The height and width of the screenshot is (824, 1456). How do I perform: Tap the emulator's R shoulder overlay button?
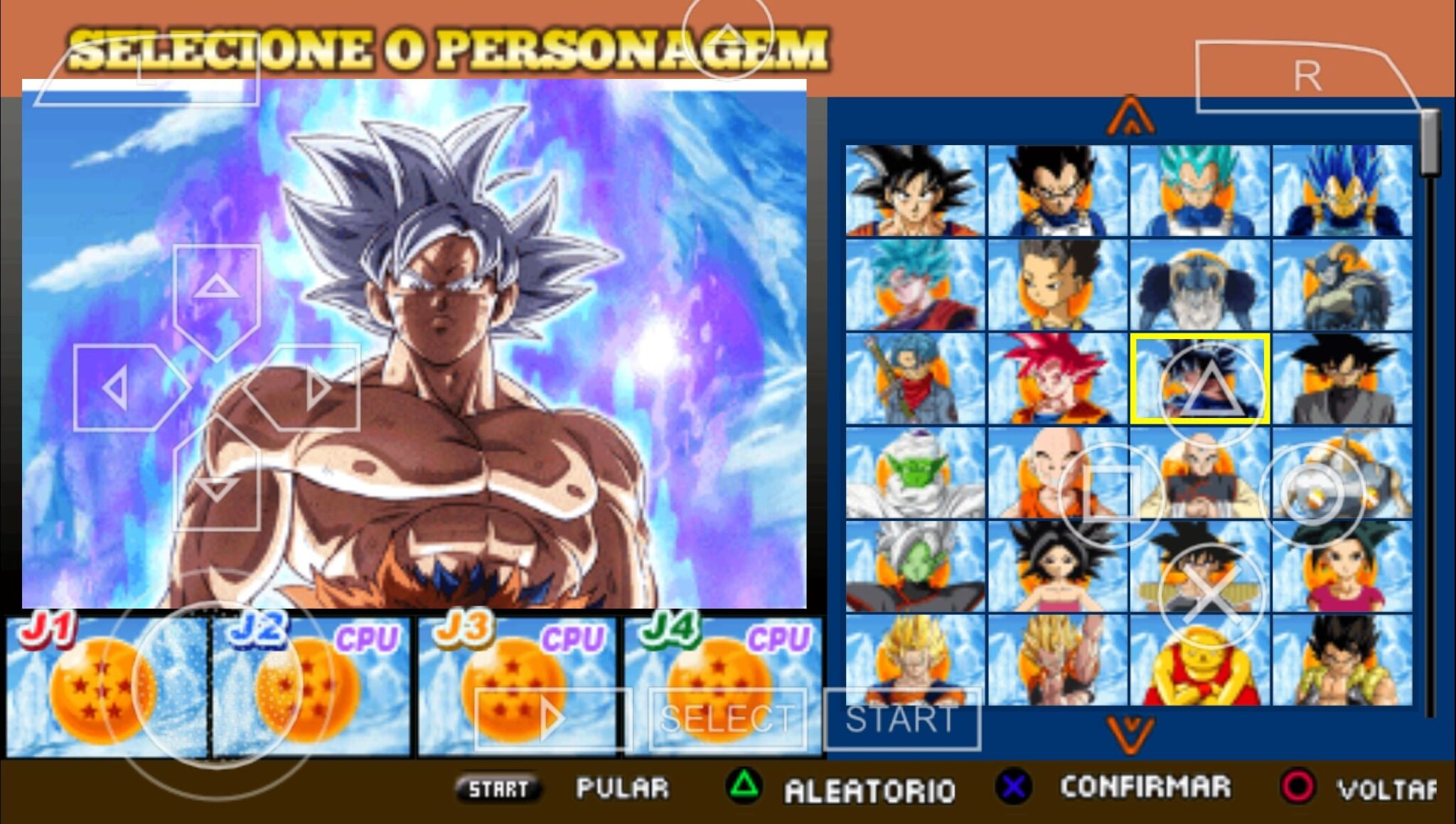click(x=1307, y=76)
